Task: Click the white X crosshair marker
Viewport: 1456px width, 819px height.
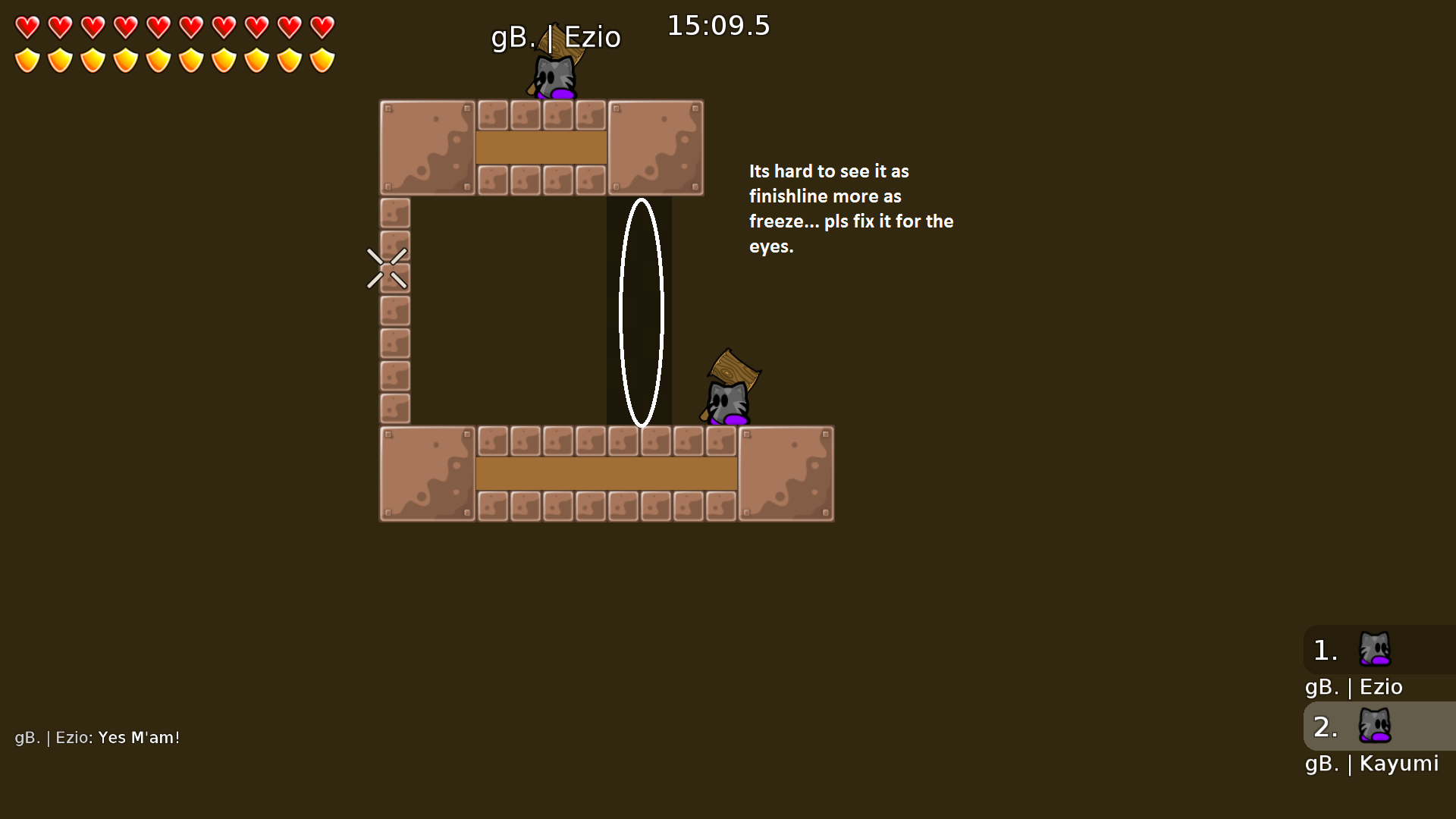Action: [x=388, y=269]
